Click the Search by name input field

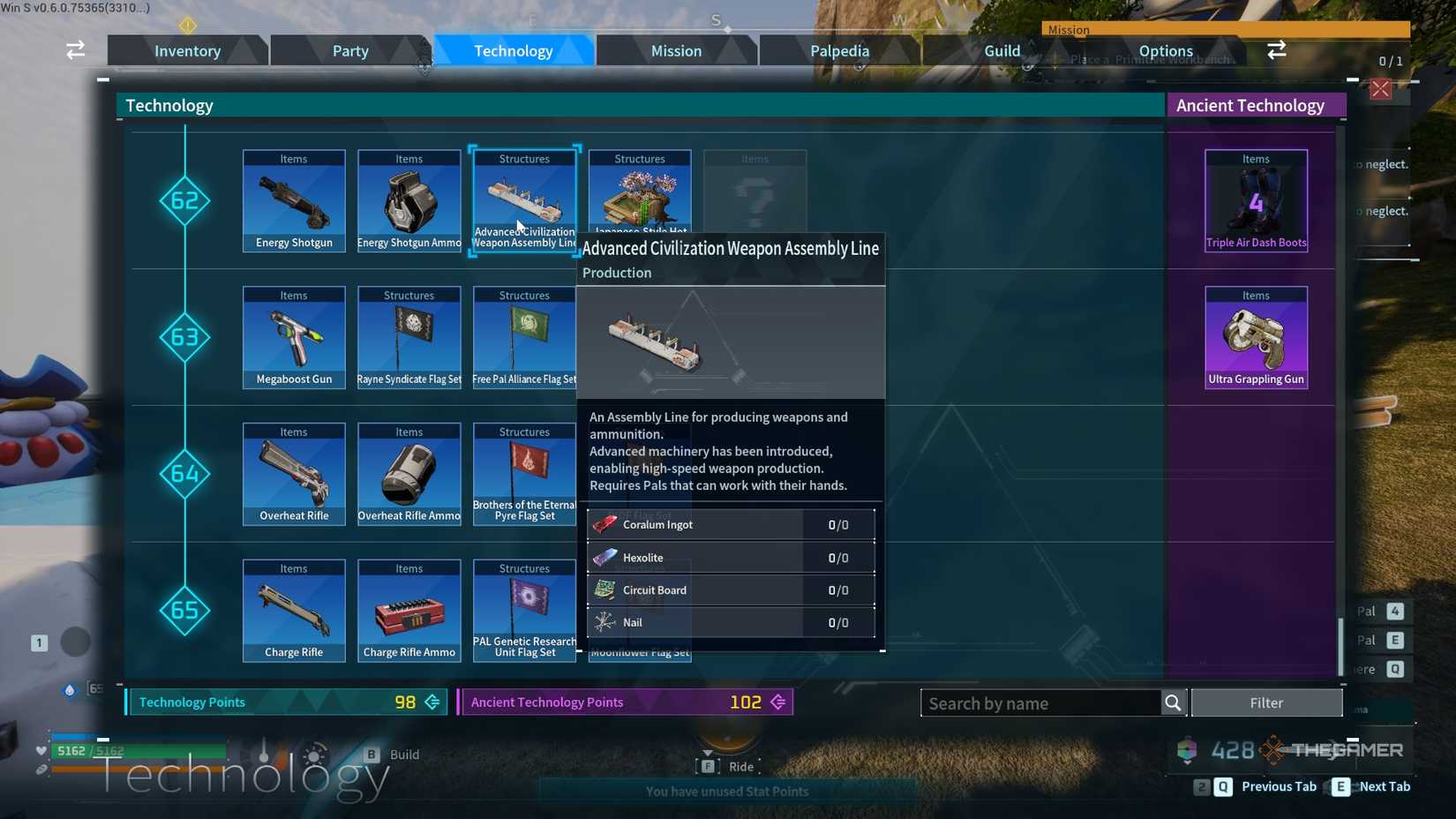tap(1041, 703)
